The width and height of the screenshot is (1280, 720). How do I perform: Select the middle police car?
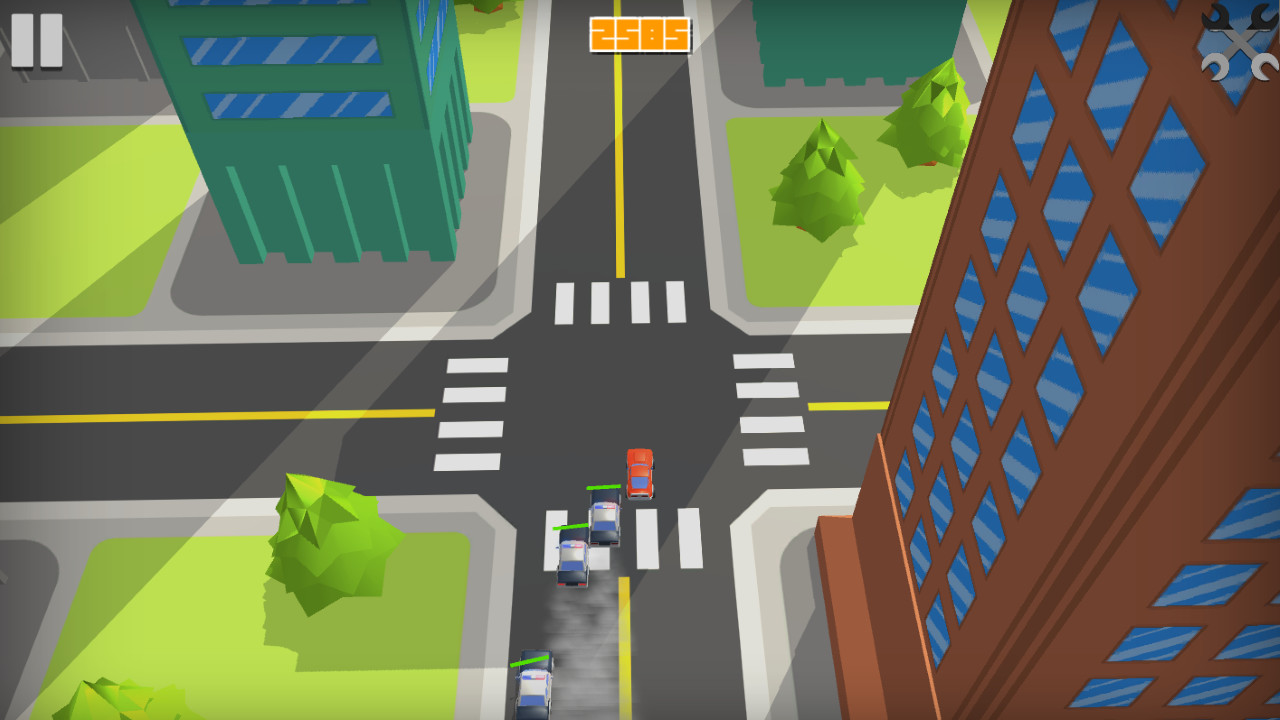click(x=574, y=557)
